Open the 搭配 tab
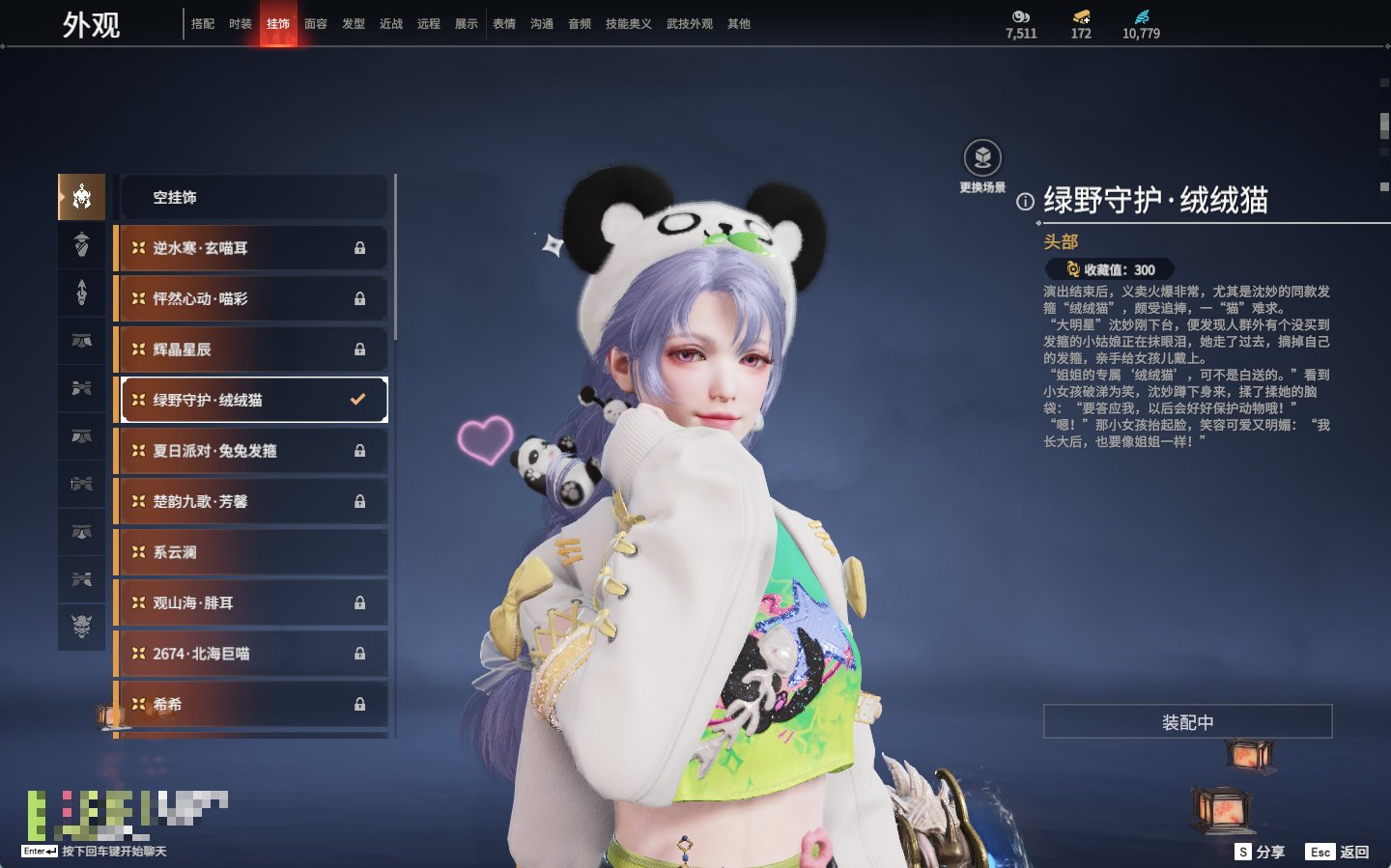 pyautogui.click(x=203, y=24)
